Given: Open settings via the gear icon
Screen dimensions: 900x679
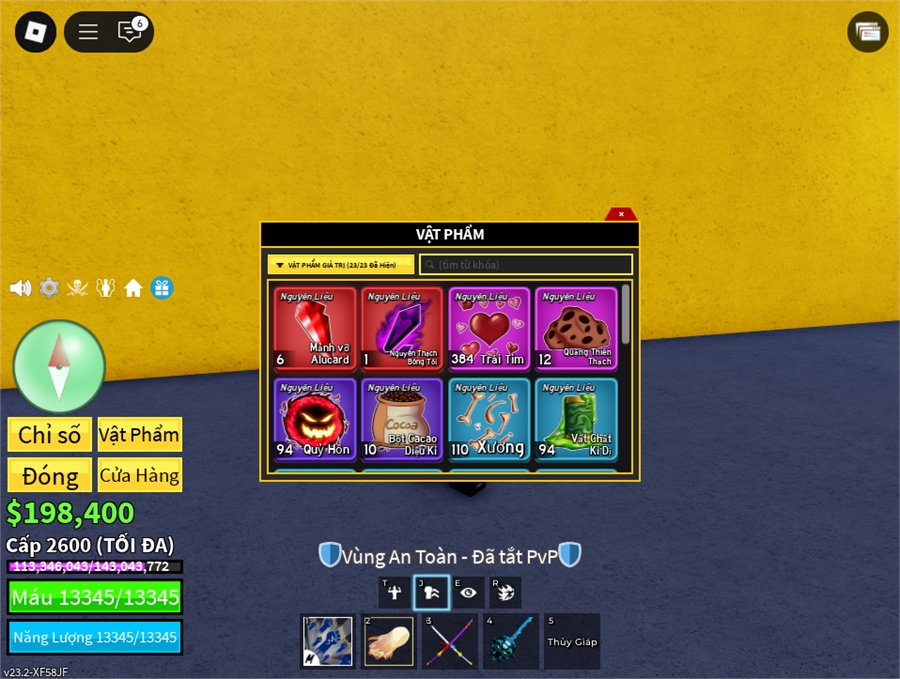Looking at the screenshot, I should [x=49, y=288].
